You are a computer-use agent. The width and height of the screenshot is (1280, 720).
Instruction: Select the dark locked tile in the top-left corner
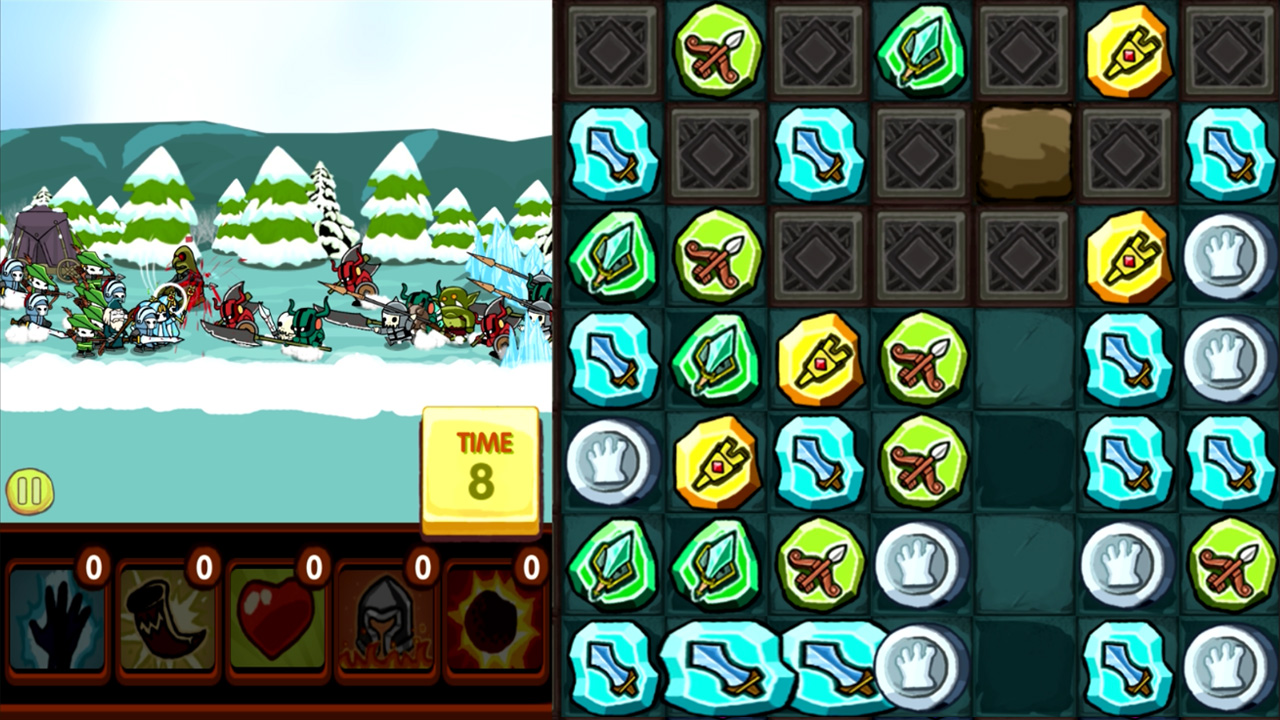click(x=613, y=50)
